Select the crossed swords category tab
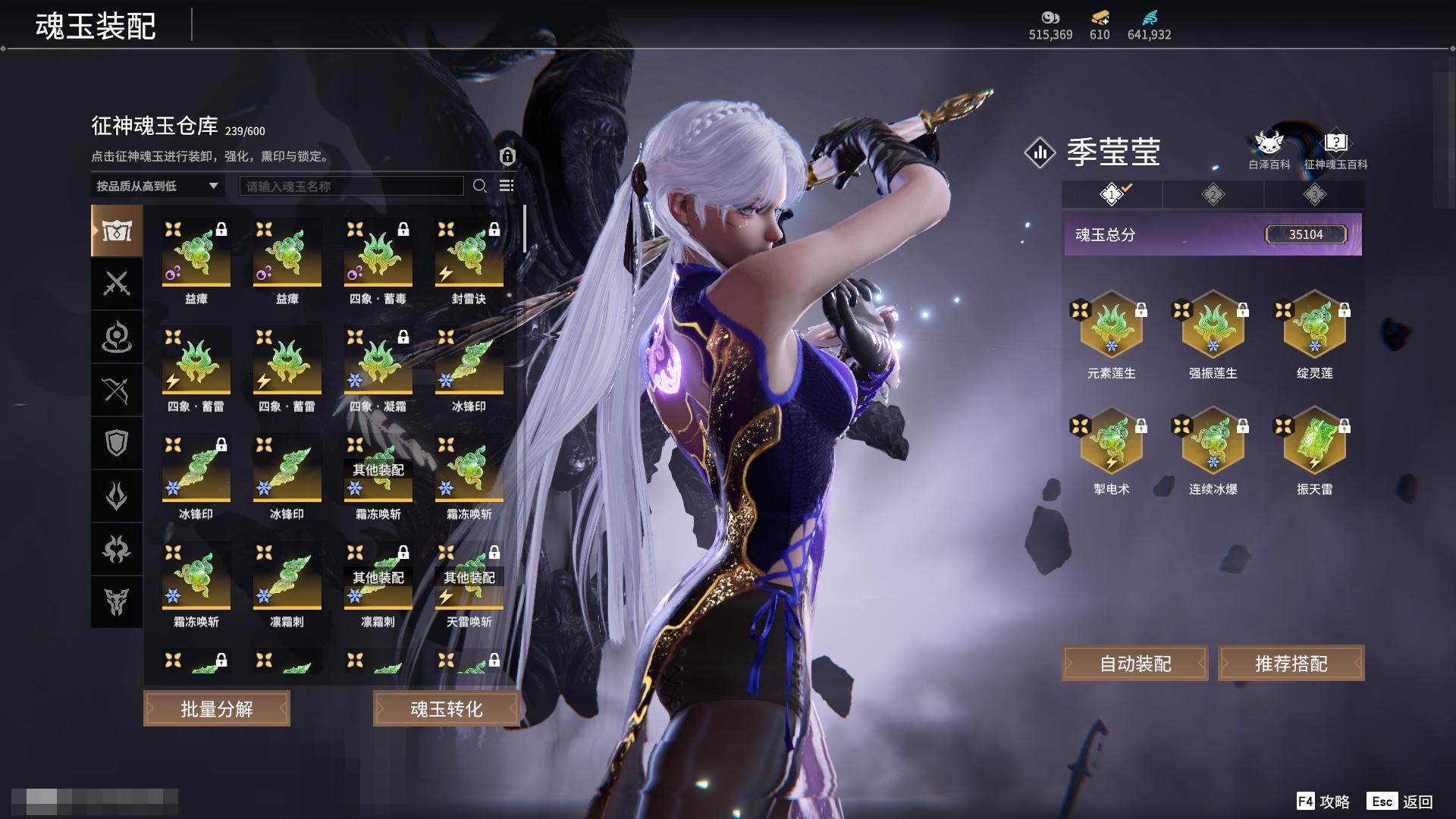The width and height of the screenshot is (1456, 819). pos(117,284)
